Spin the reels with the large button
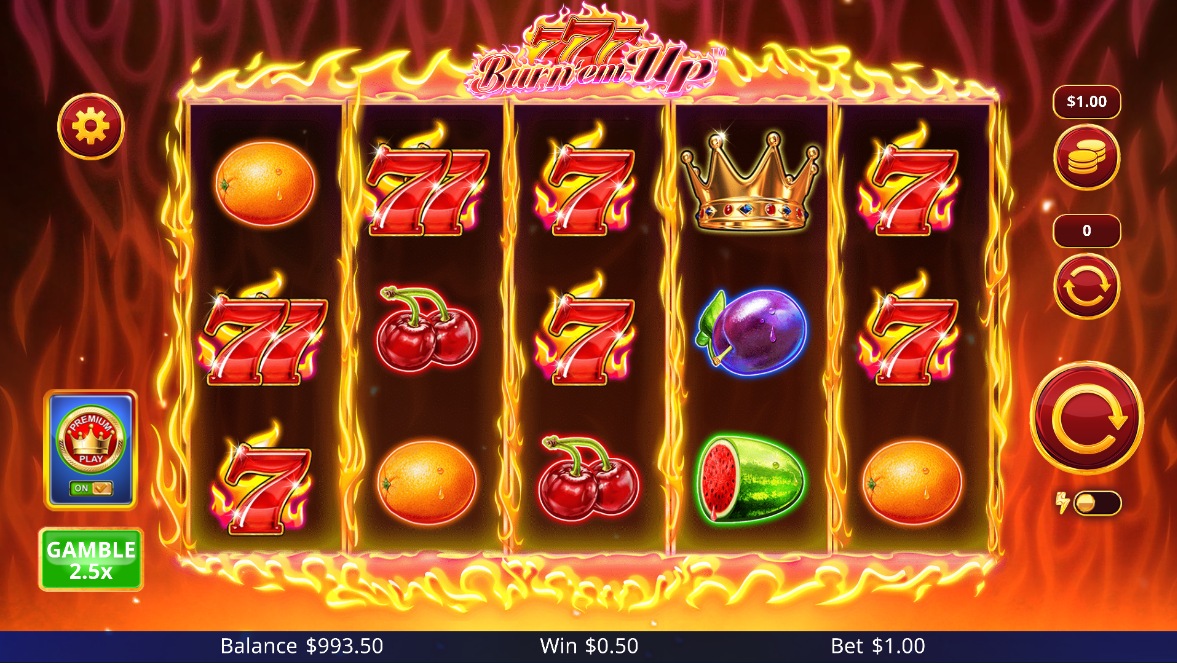This screenshot has width=1177, height=663. [x=1086, y=418]
